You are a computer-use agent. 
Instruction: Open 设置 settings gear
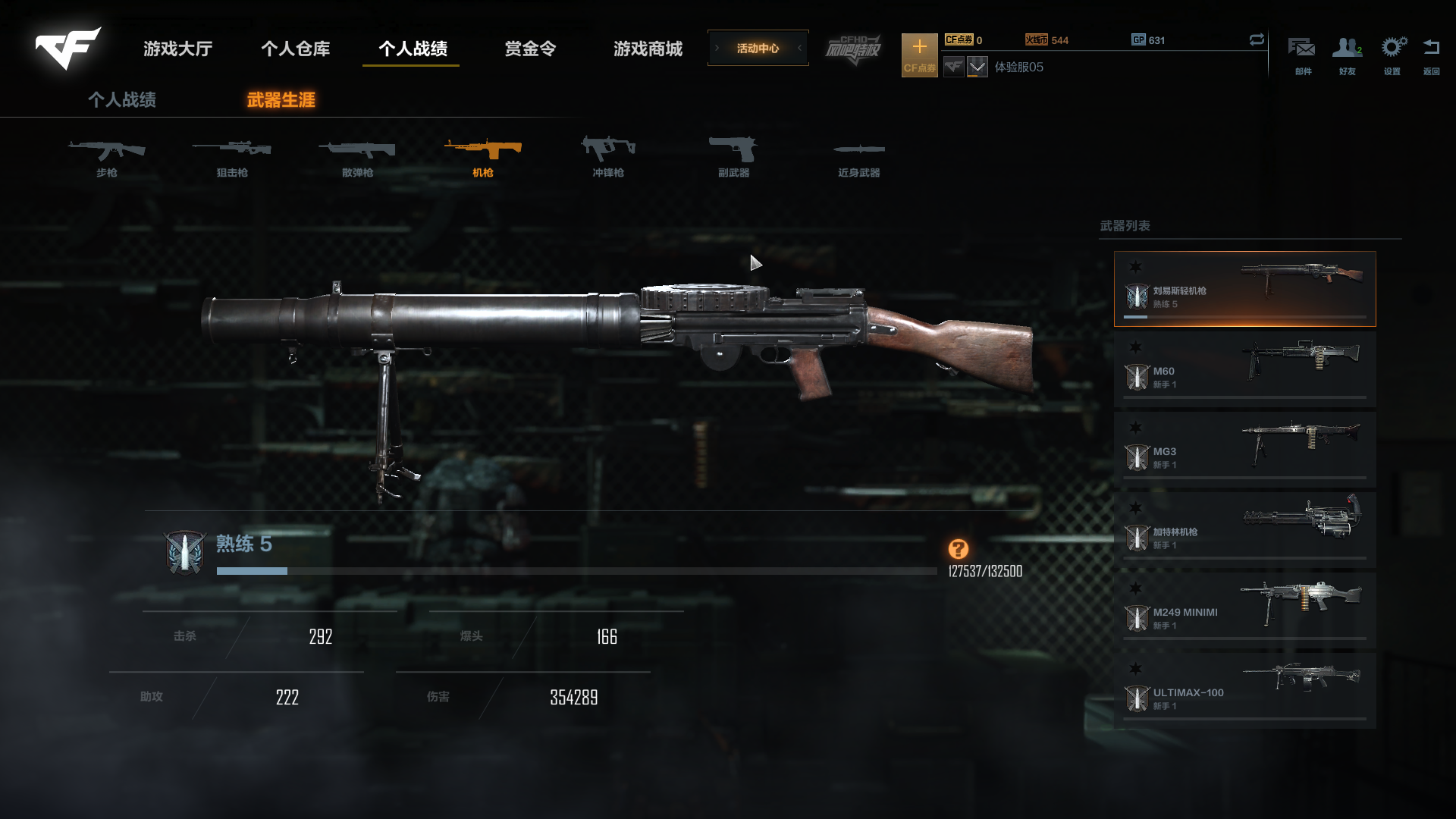click(1392, 55)
